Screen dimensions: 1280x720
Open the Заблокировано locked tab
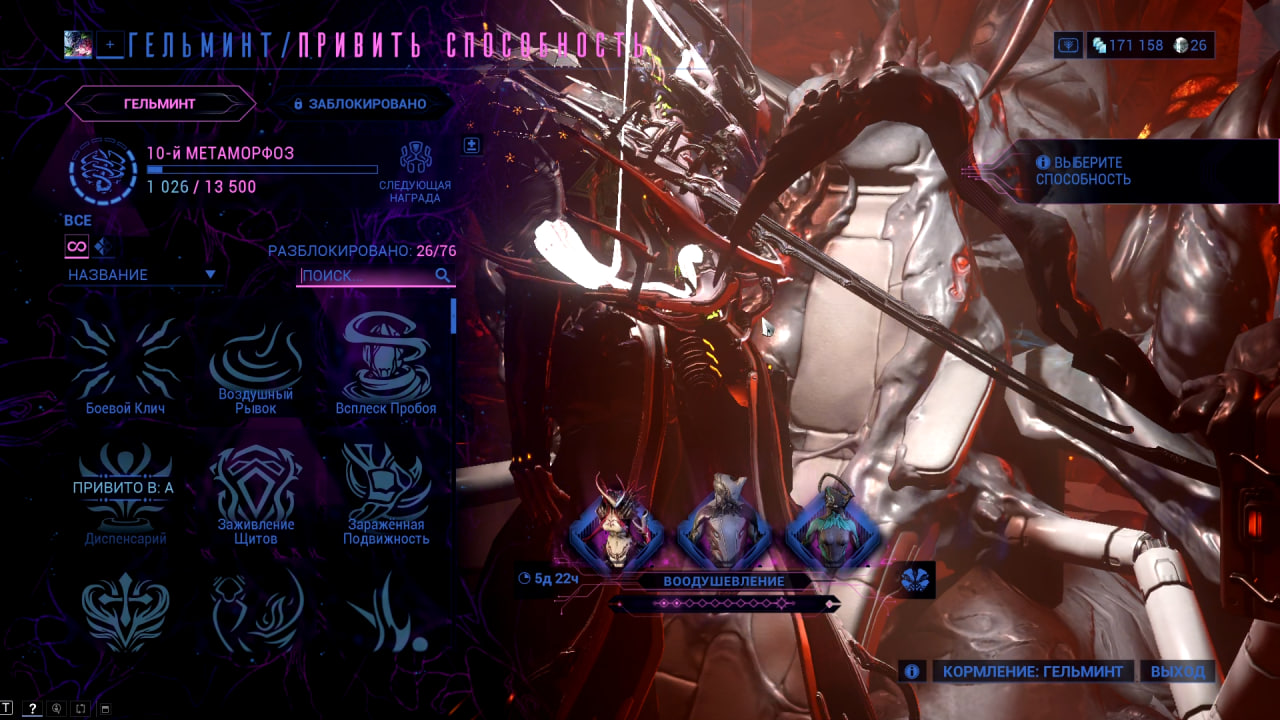[x=360, y=103]
